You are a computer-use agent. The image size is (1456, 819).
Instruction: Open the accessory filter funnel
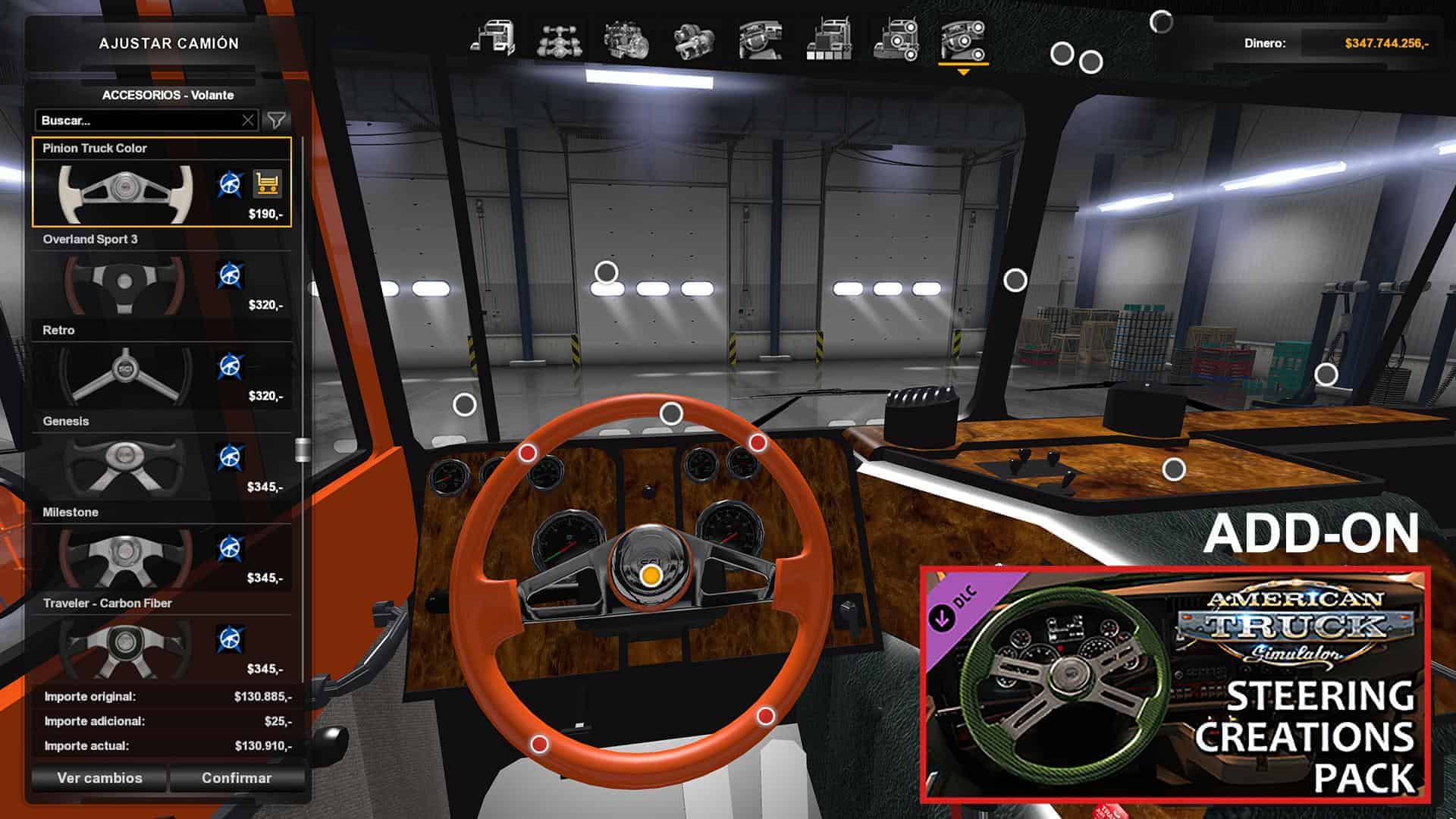click(277, 121)
